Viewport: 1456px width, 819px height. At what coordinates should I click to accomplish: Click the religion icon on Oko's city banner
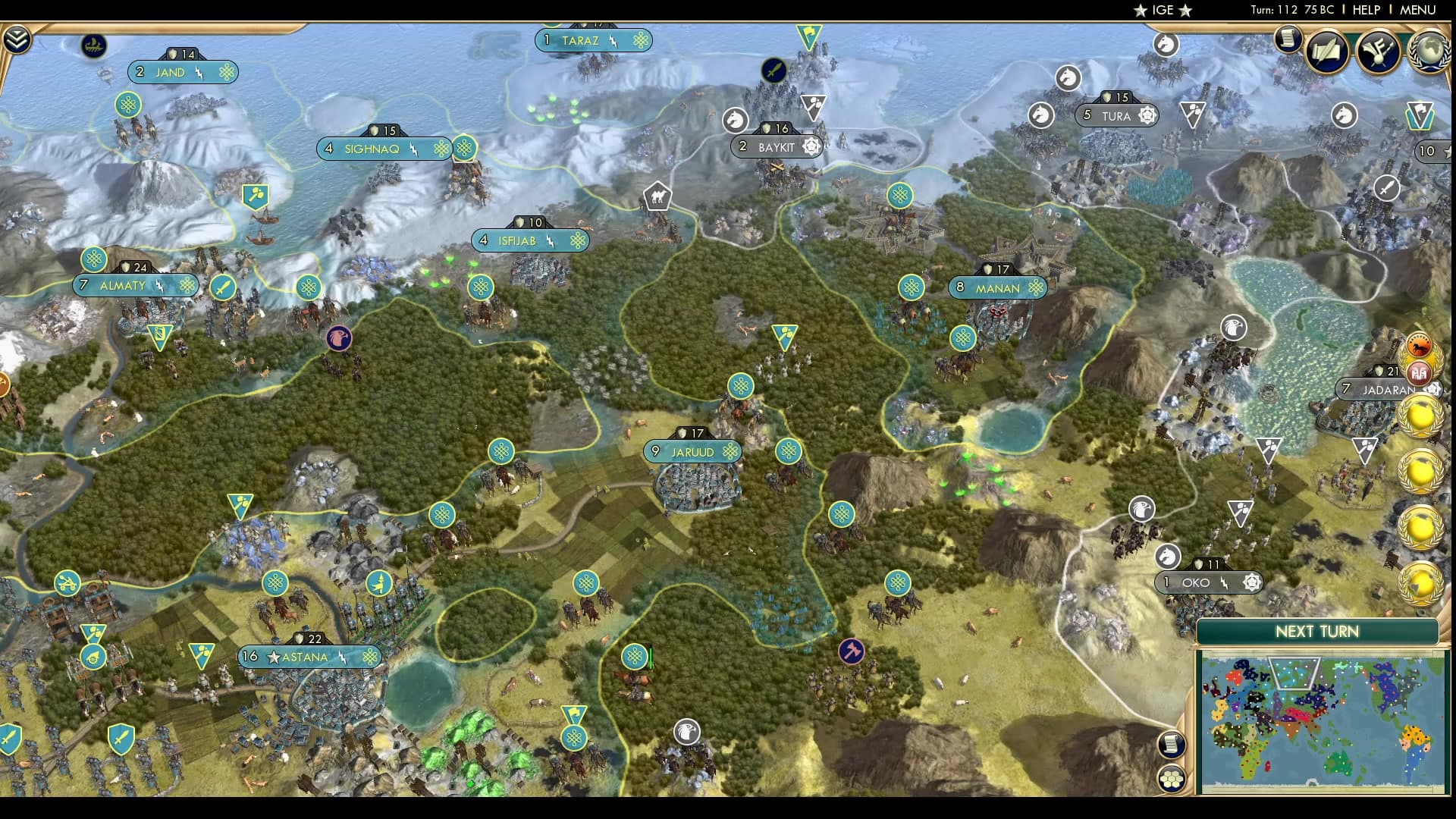pos(1250,583)
